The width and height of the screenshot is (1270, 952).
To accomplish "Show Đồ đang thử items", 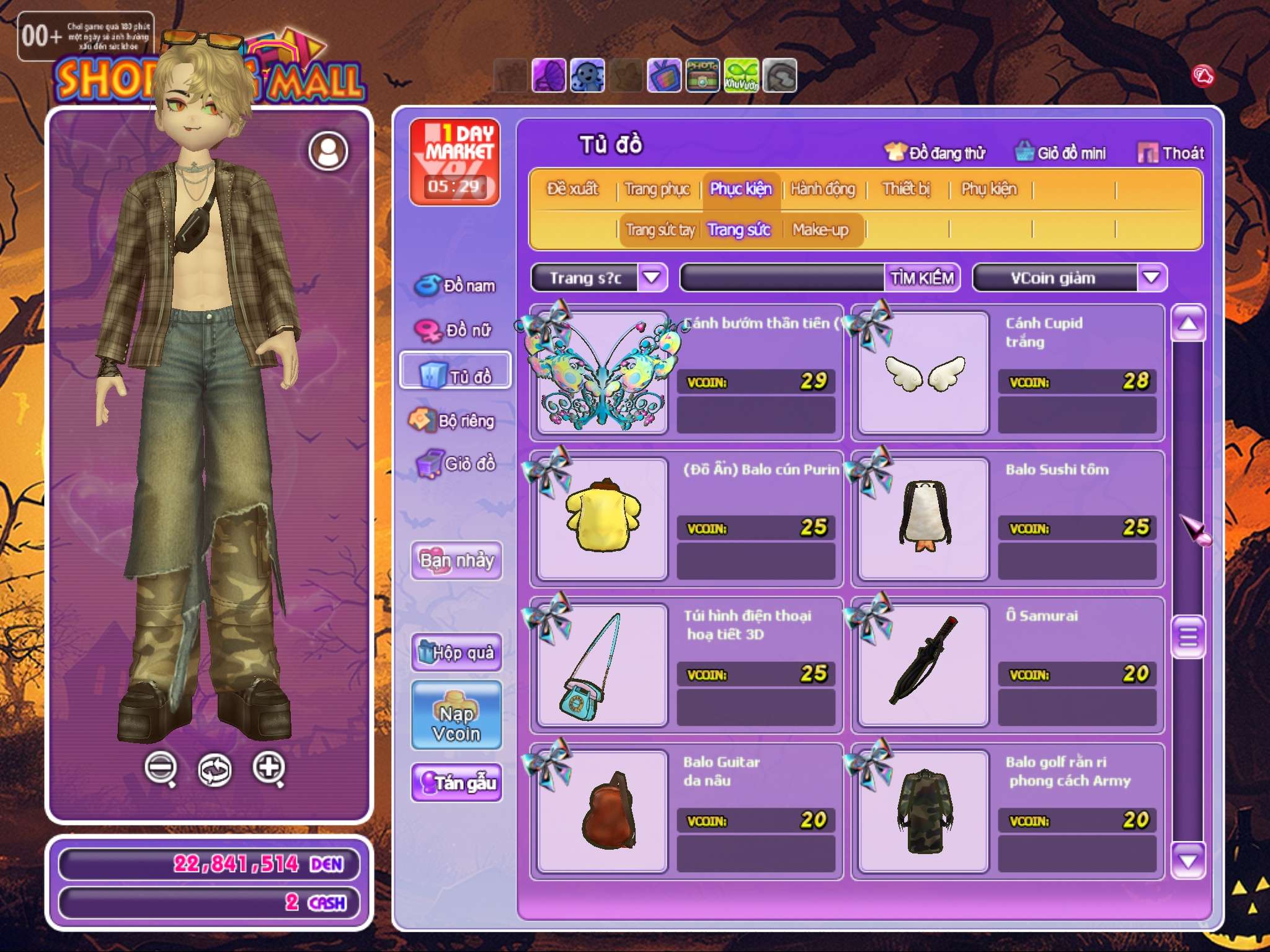I will (x=935, y=153).
